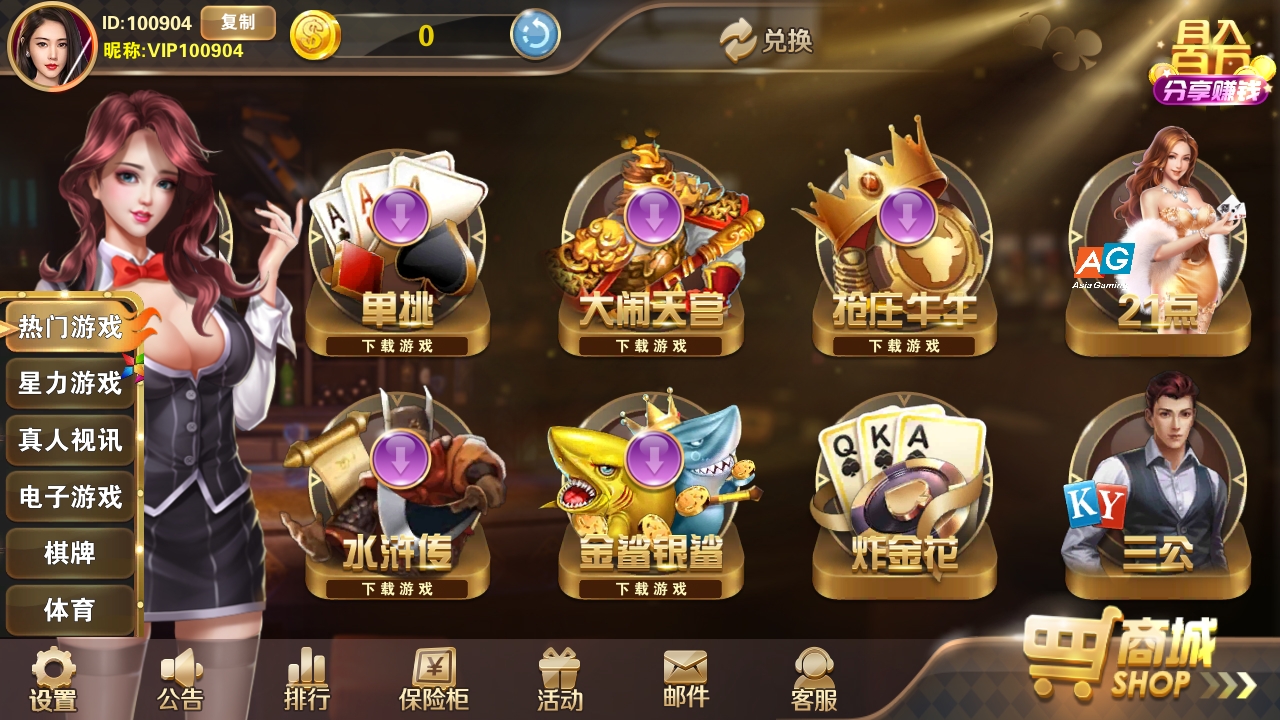Open the 兑换 exchange option
Image resolution: width=1280 pixels, height=720 pixels.
click(x=767, y=40)
